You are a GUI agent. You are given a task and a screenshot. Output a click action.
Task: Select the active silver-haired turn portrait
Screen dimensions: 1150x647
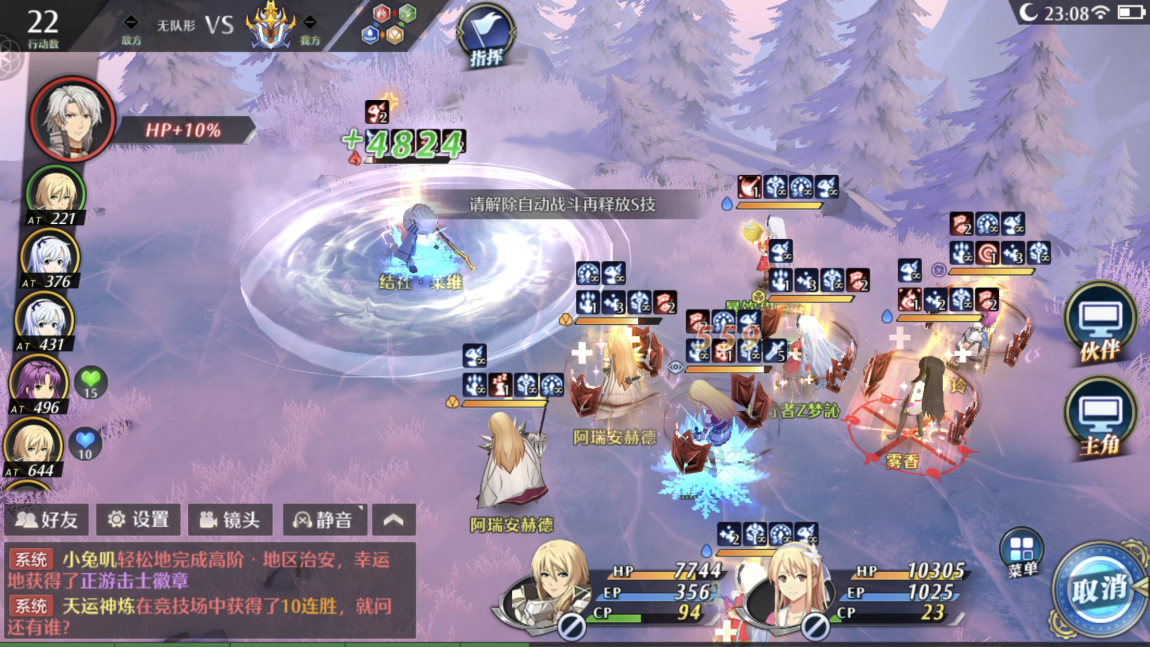point(72,120)
